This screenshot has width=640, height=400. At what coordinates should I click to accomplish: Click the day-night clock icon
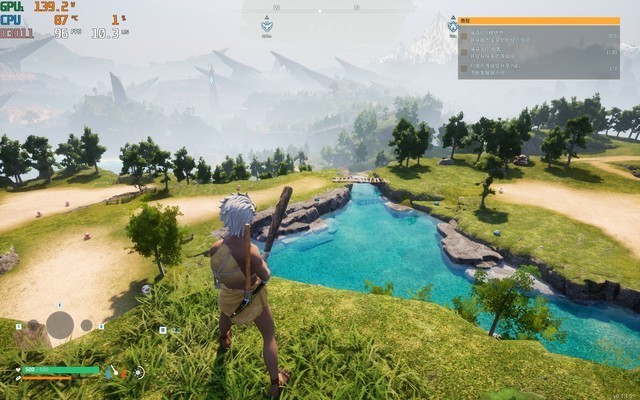[x=138, y=372]
